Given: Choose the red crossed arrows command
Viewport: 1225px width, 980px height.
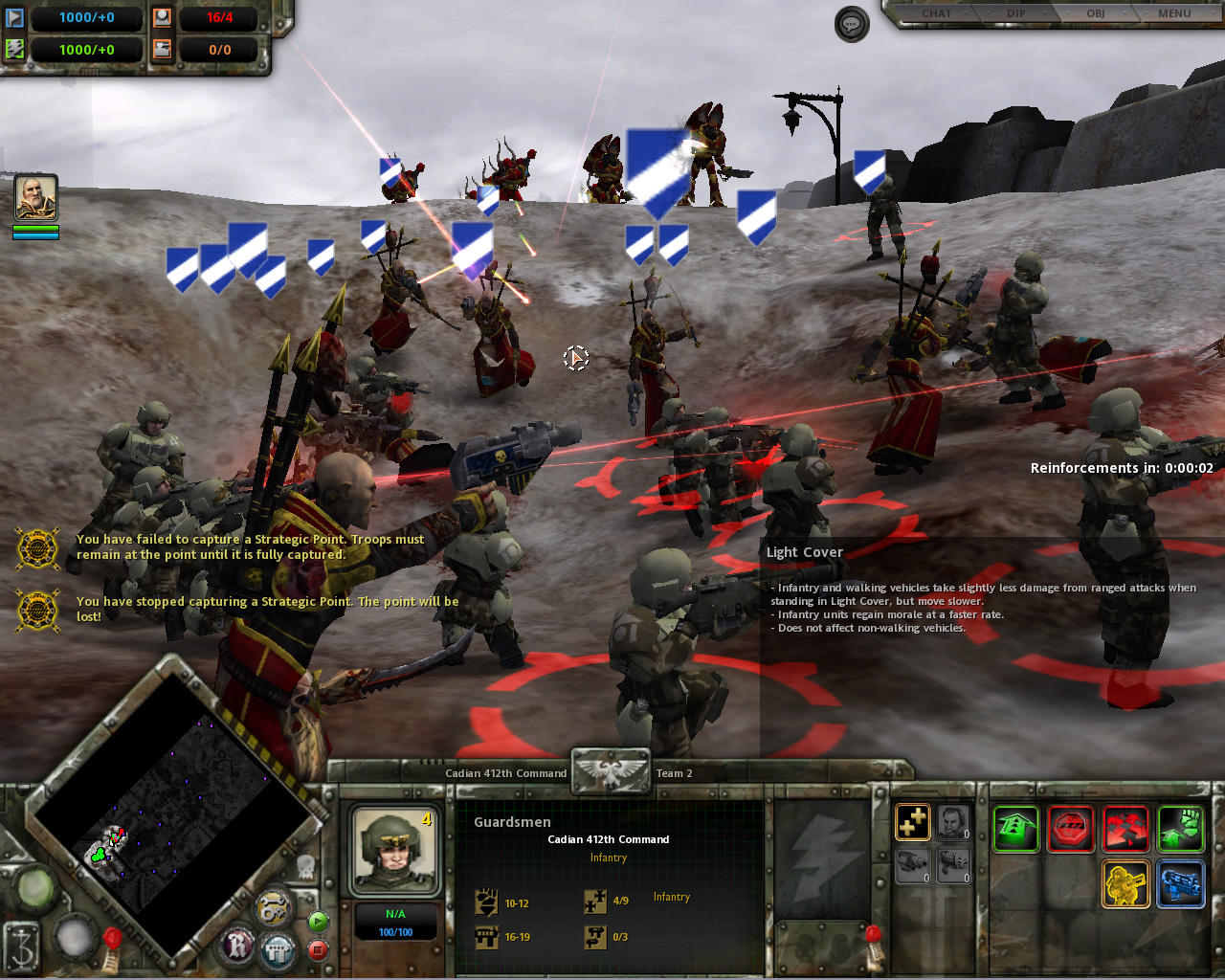Looking at the screenshot, I should tap(1125, 828).
